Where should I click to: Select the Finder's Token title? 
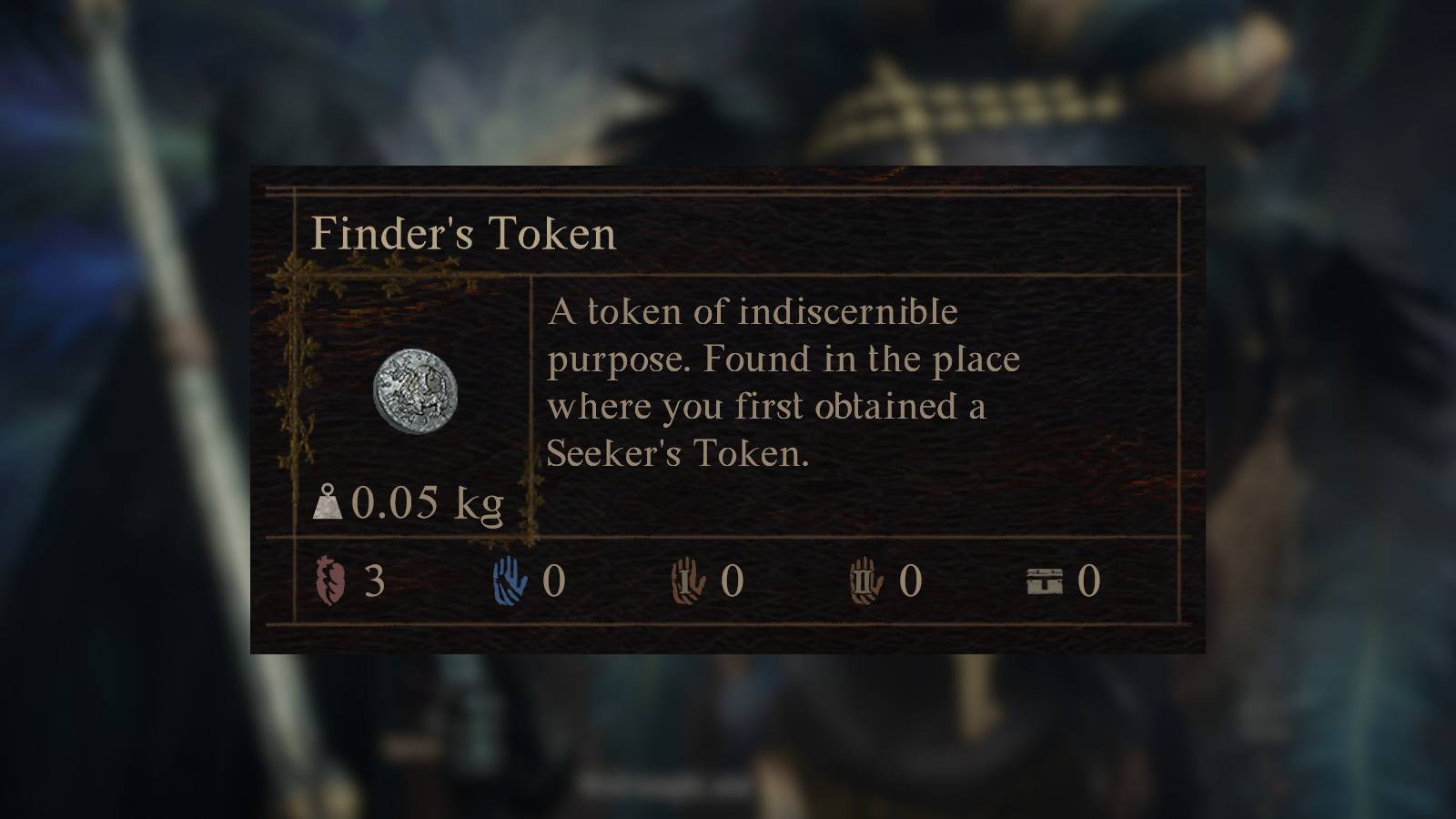click(464, 237)
